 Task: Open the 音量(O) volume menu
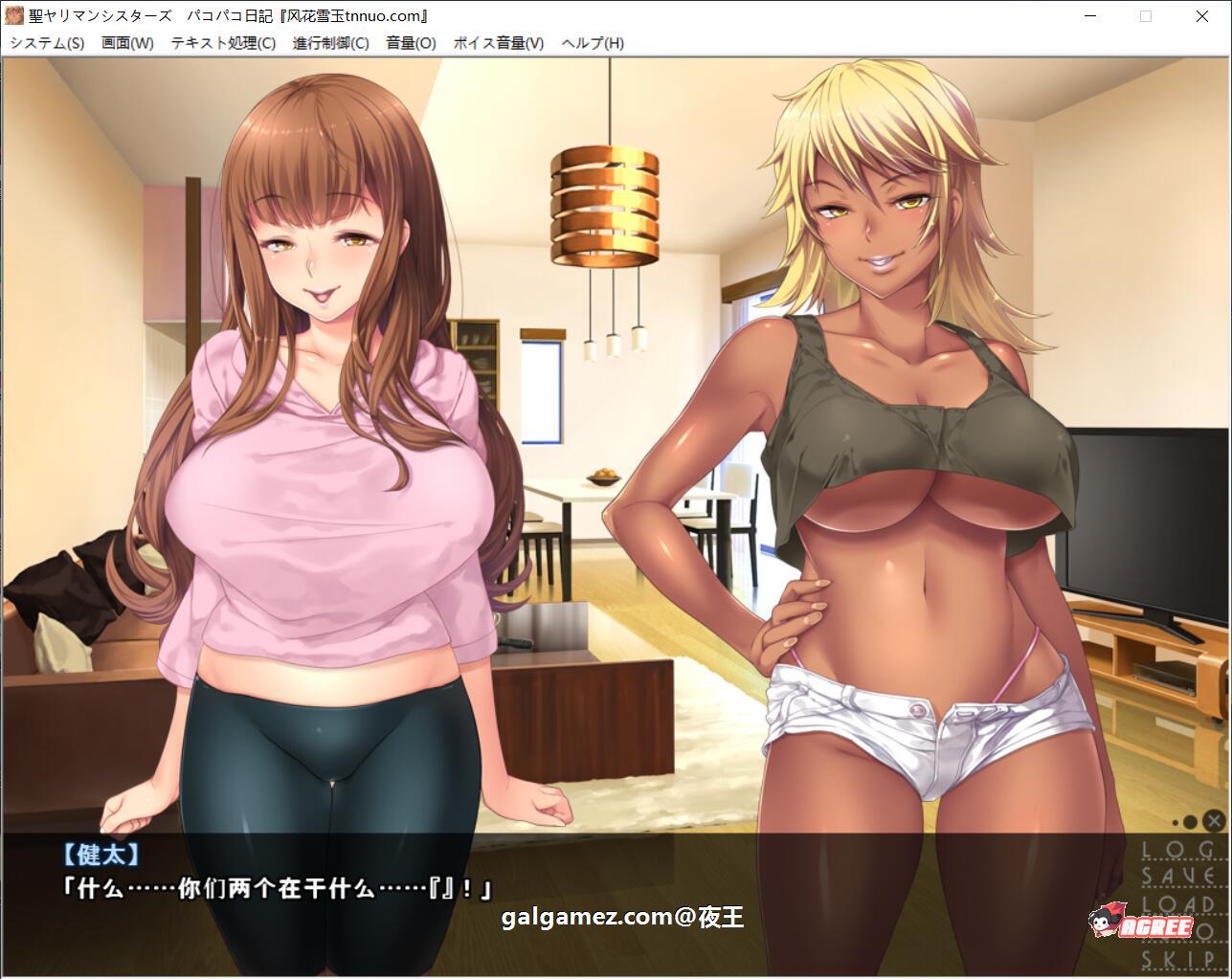[x=410, y=43]
